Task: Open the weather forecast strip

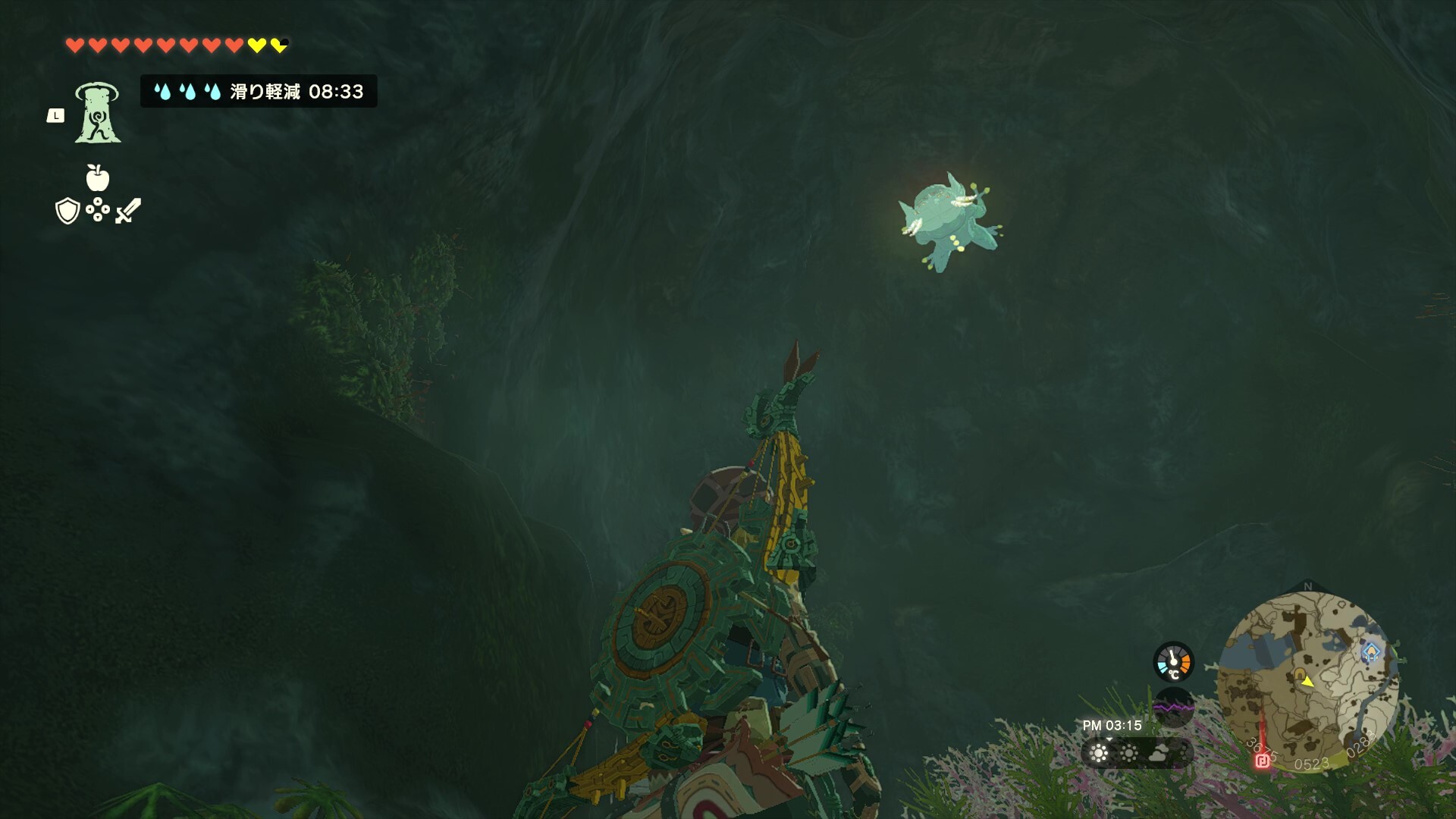Action: click(x=1137, y=753)
